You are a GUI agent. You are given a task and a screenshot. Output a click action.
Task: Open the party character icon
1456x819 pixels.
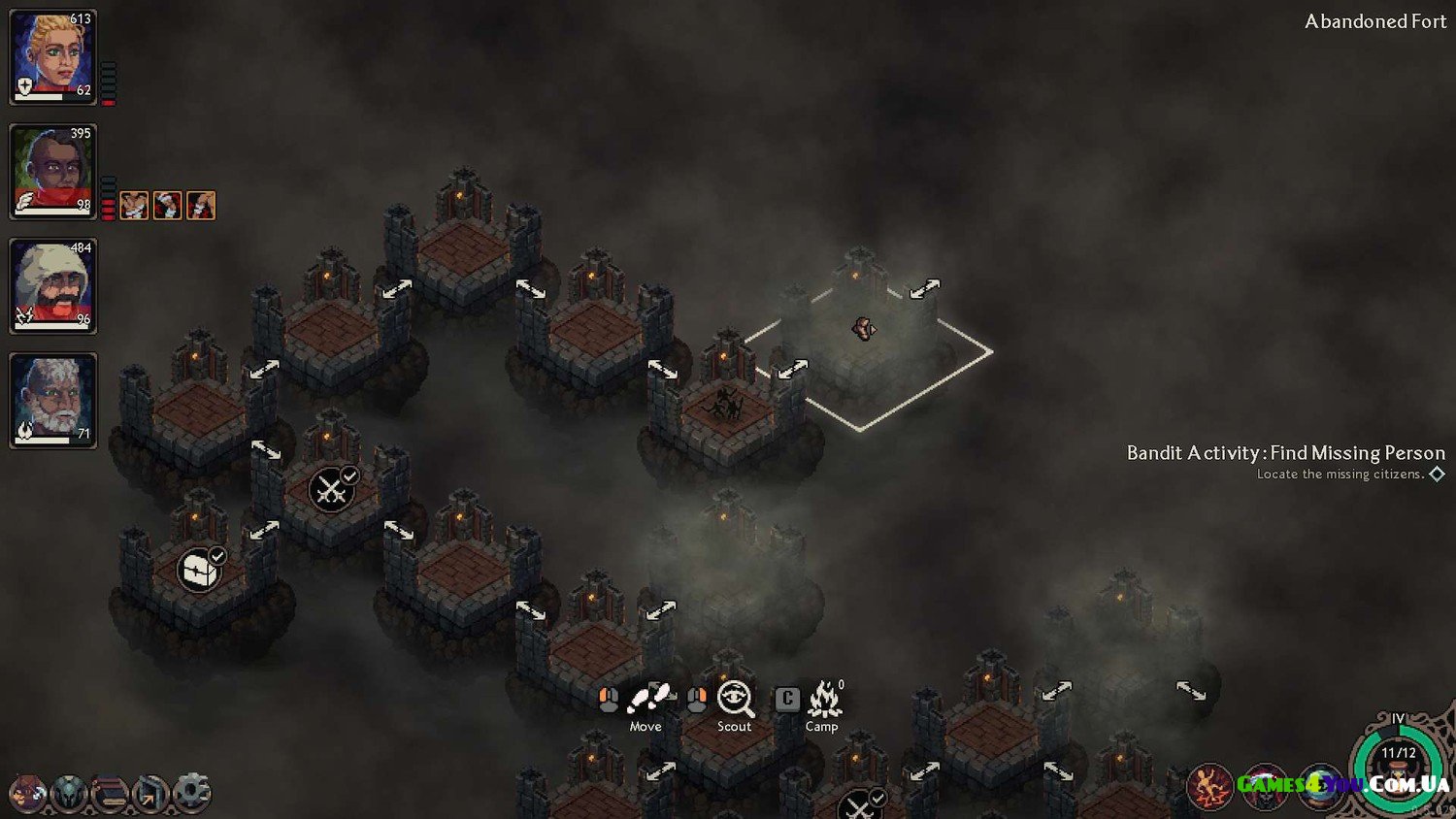pyautogui.click(x=27, y=793)
